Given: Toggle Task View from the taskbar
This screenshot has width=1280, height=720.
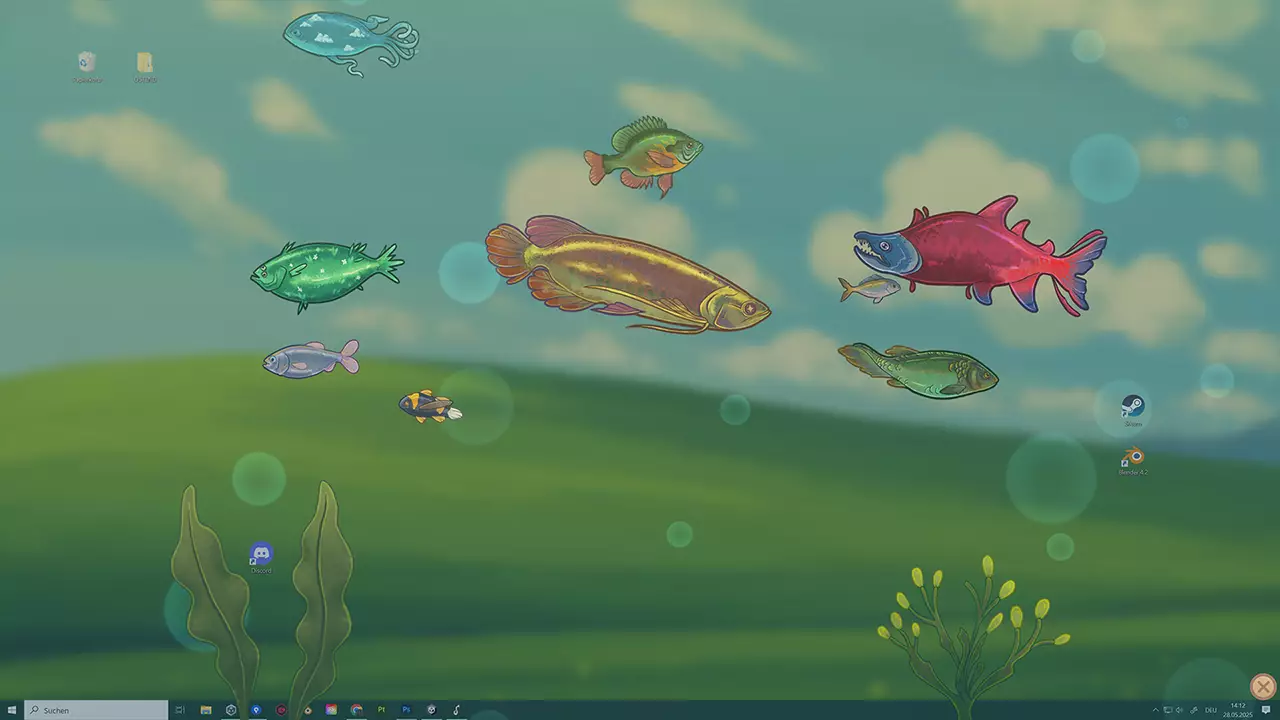Looking at the screenshot, I should [180, 710].
